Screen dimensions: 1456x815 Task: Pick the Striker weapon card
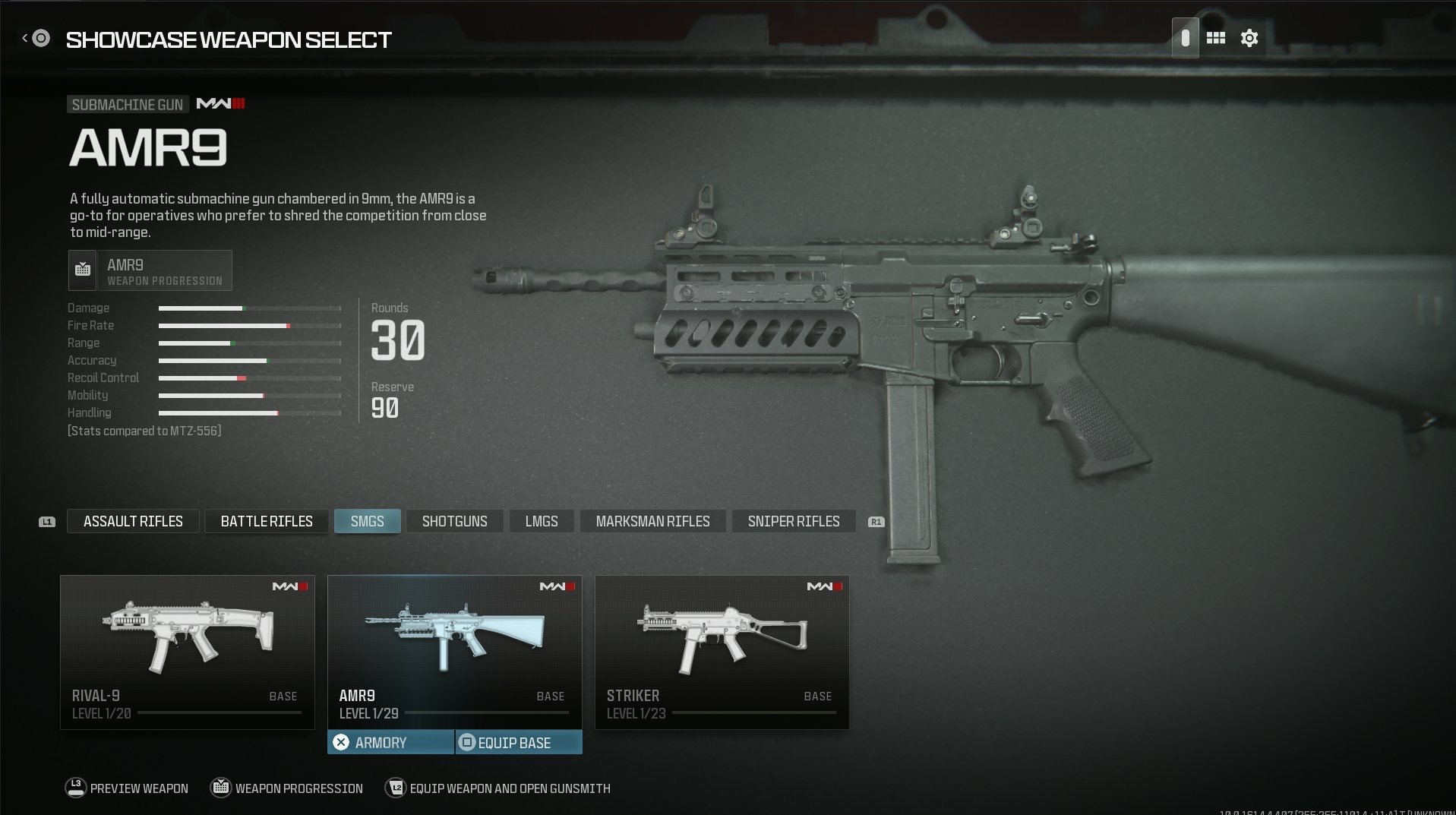click(722, 651)
